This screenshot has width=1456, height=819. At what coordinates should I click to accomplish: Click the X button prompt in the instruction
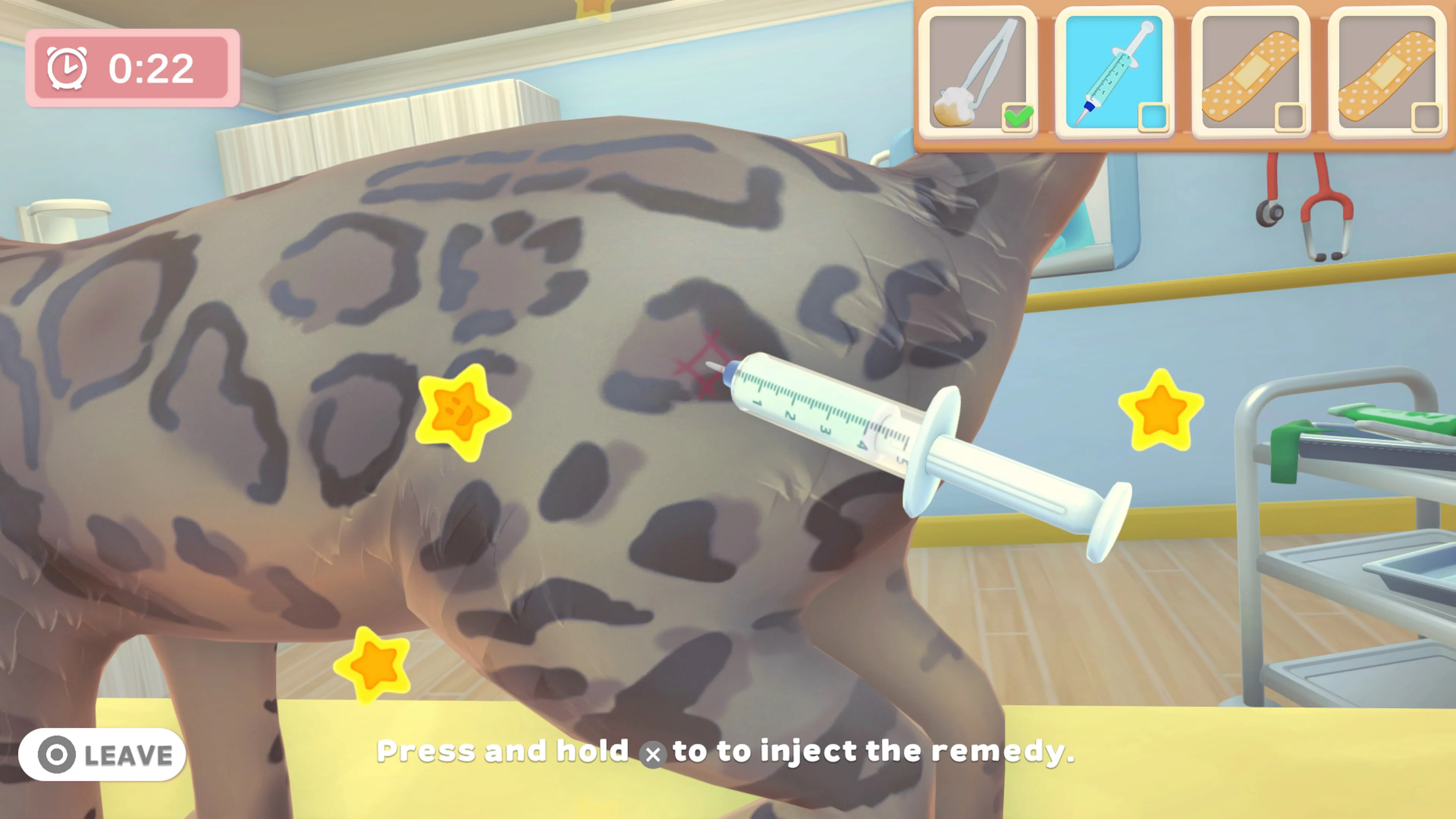pos(653,755)
